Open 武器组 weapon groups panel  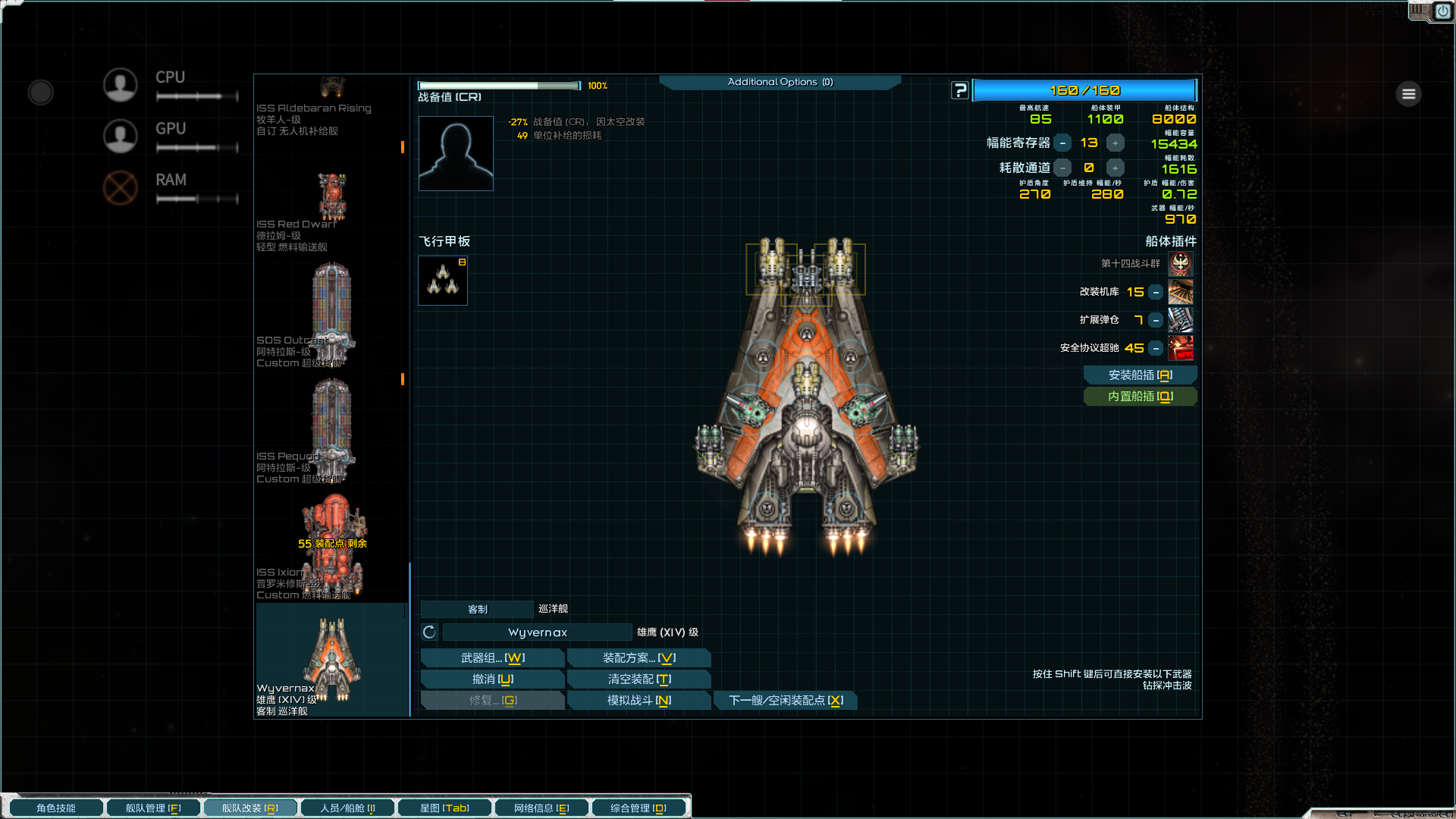coord(492,658)
